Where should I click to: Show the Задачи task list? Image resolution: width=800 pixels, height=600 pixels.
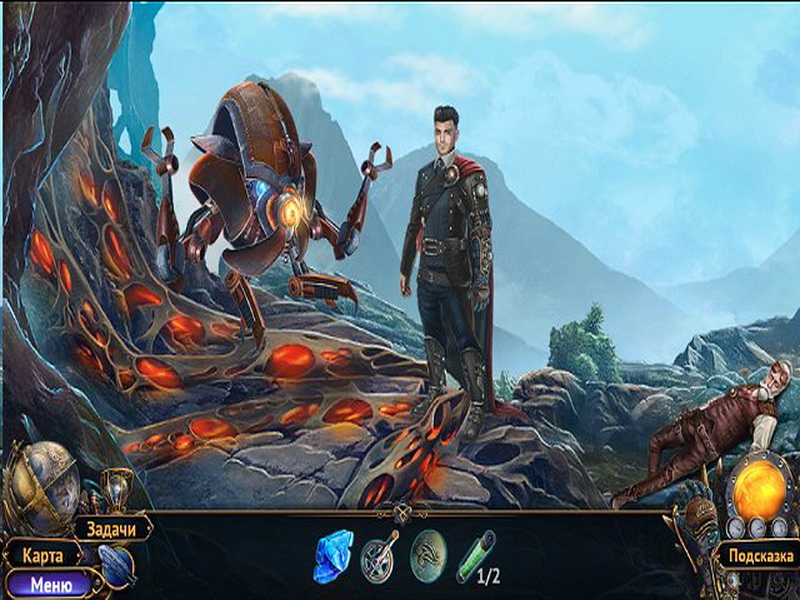[x=111, y=528]
